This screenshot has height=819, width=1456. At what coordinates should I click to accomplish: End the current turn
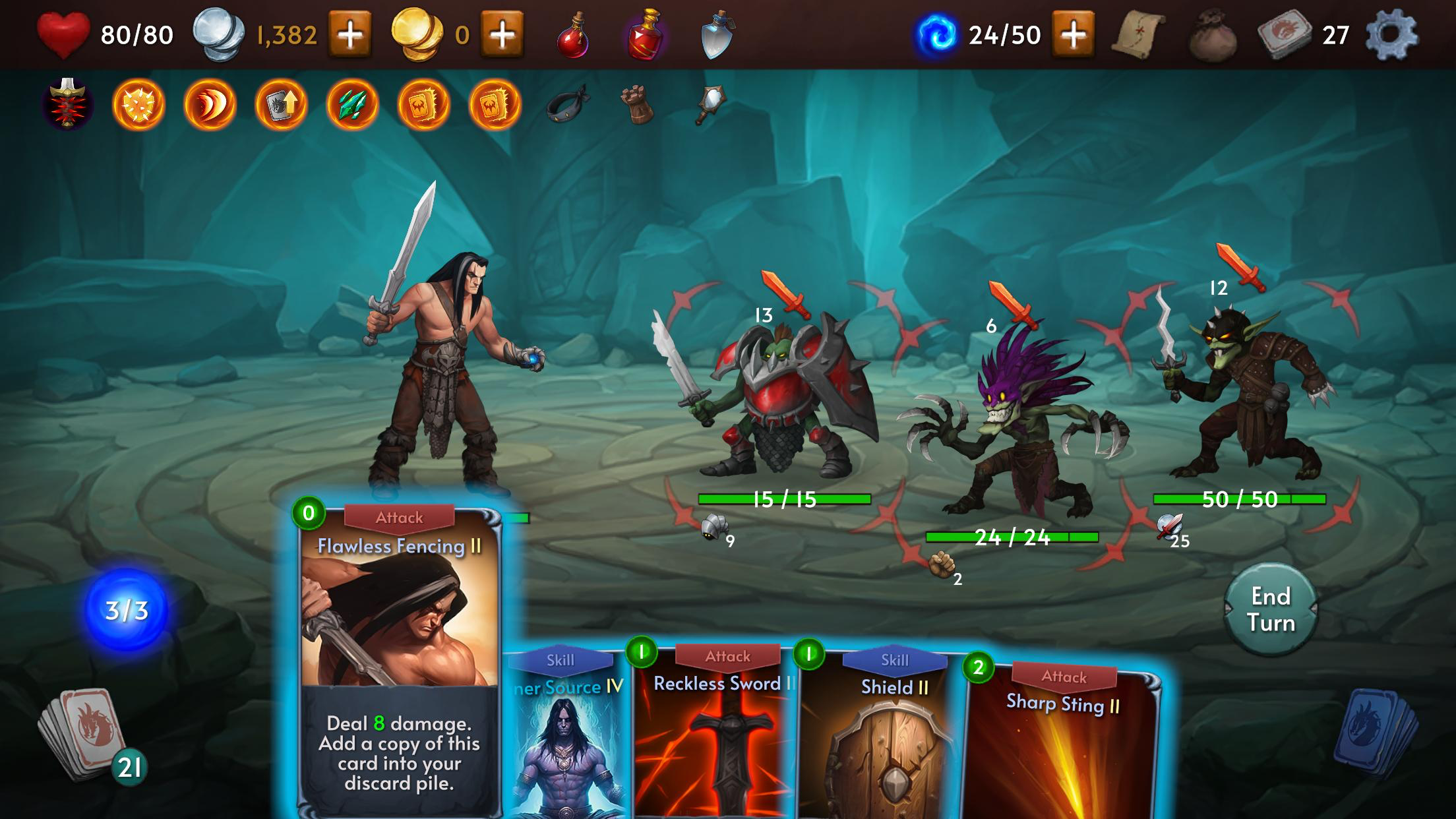click(1270, 609)
